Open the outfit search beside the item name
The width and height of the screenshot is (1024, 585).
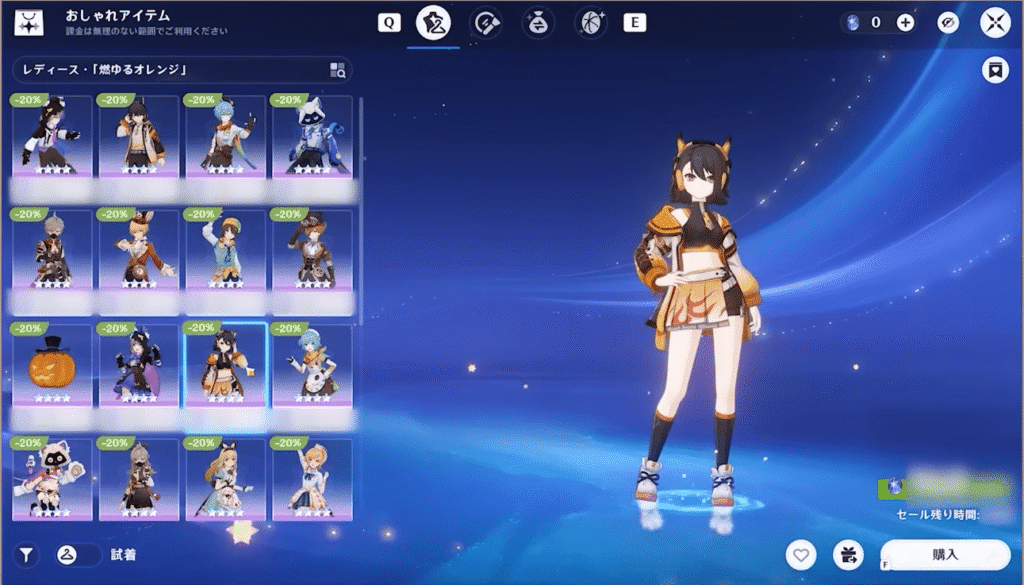pos(337,70)
